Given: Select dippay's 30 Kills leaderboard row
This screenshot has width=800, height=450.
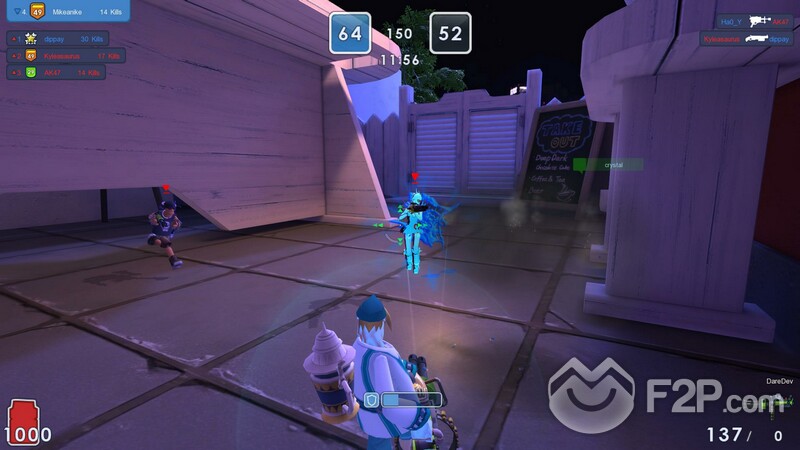Looking at the screenshot, I should click(58, 39).
